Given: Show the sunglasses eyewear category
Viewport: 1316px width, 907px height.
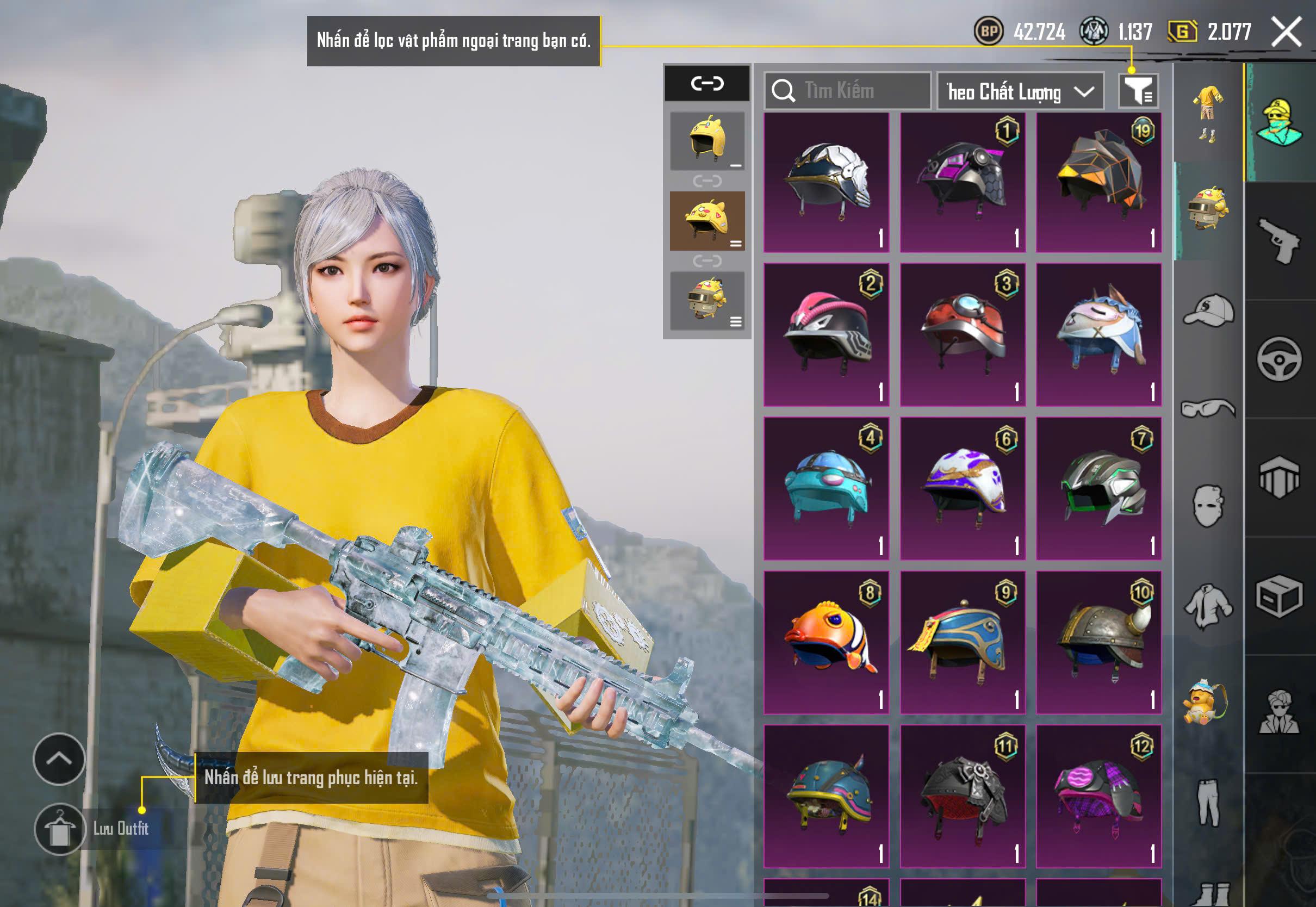Looking at the screenshot, I should [x=1208, y=408].
